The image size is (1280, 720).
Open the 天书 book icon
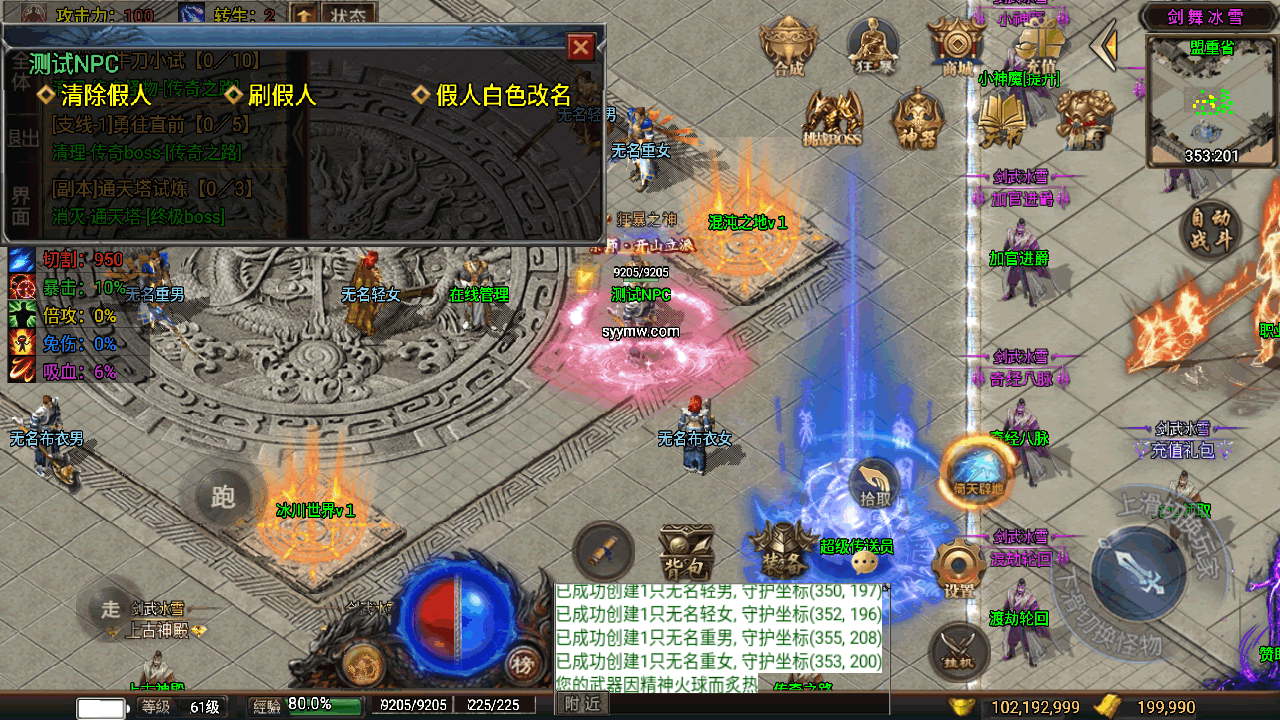pos(1001,118)
